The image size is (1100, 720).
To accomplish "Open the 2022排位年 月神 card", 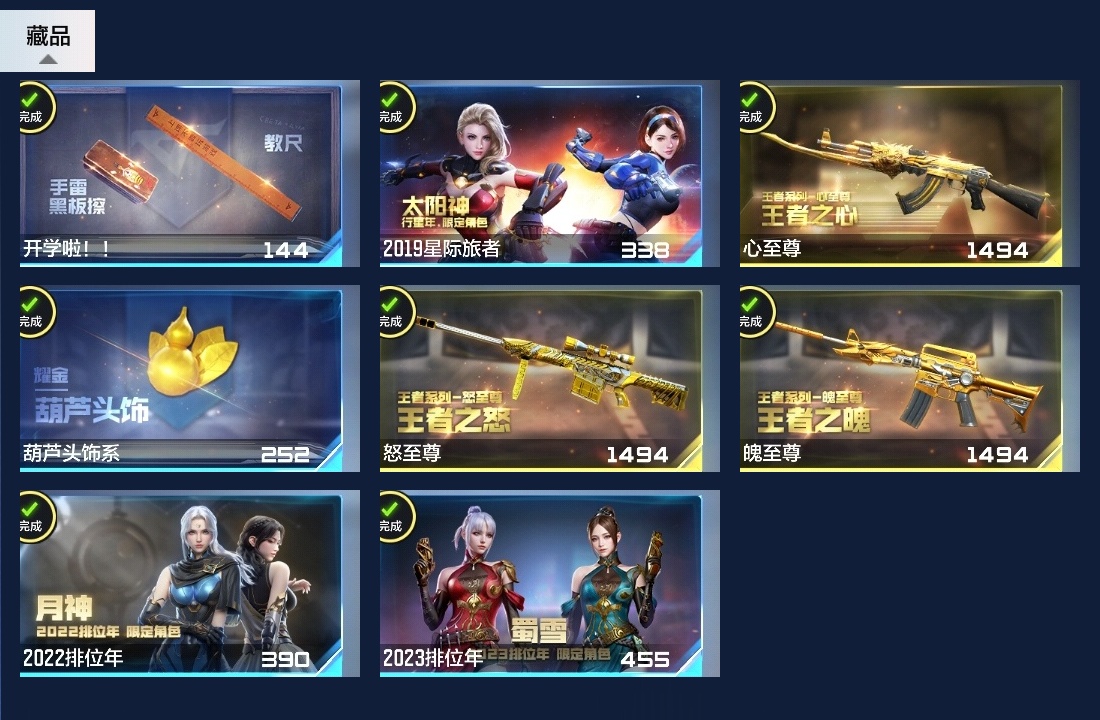I will (x=181, y=584).
